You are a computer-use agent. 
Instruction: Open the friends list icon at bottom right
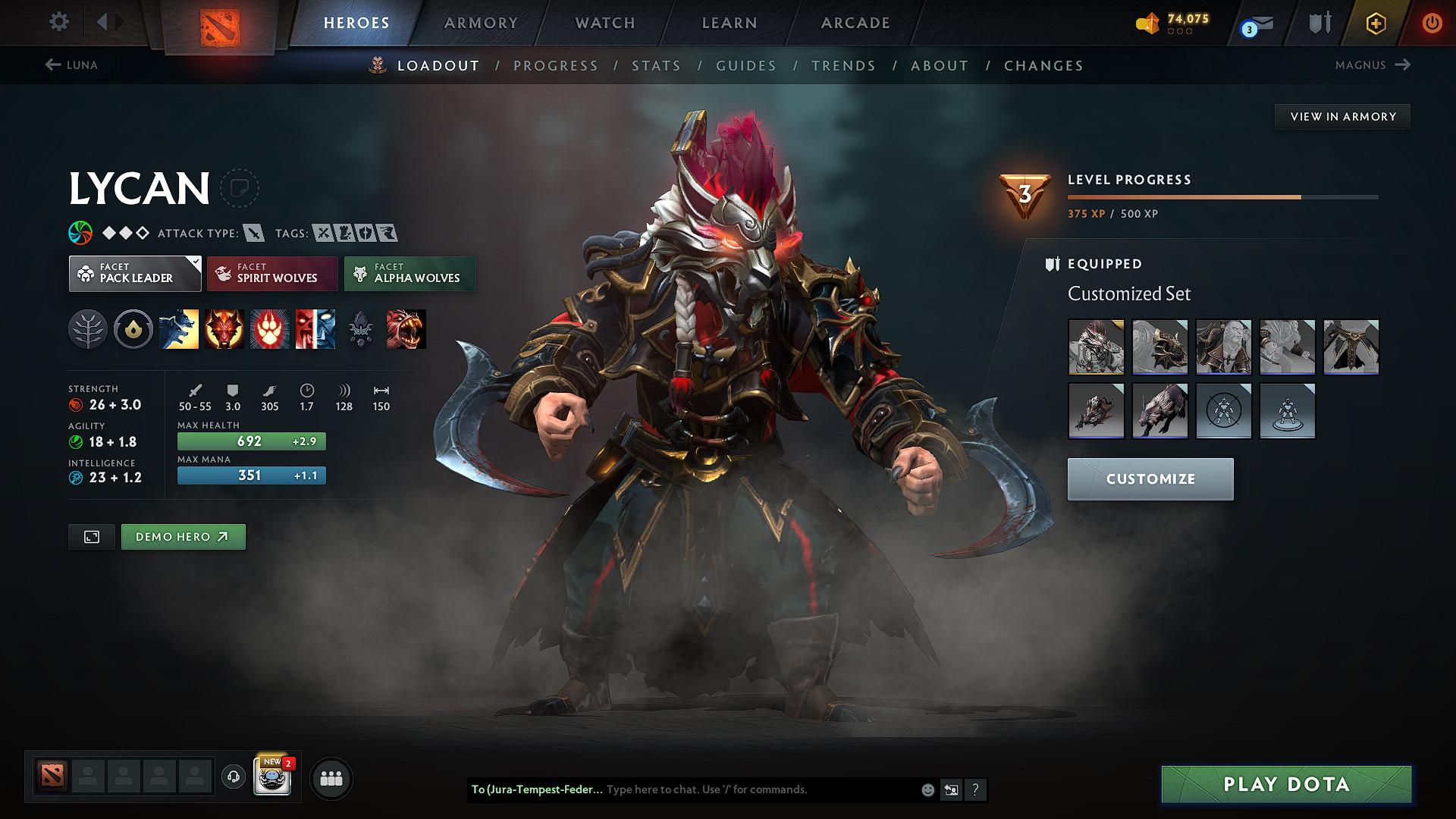click(x=331, y=778)
